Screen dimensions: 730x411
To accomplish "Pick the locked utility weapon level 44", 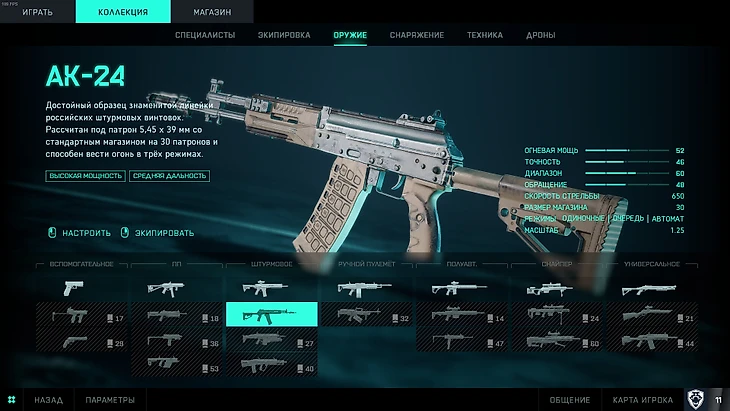I will coord(649,342).
